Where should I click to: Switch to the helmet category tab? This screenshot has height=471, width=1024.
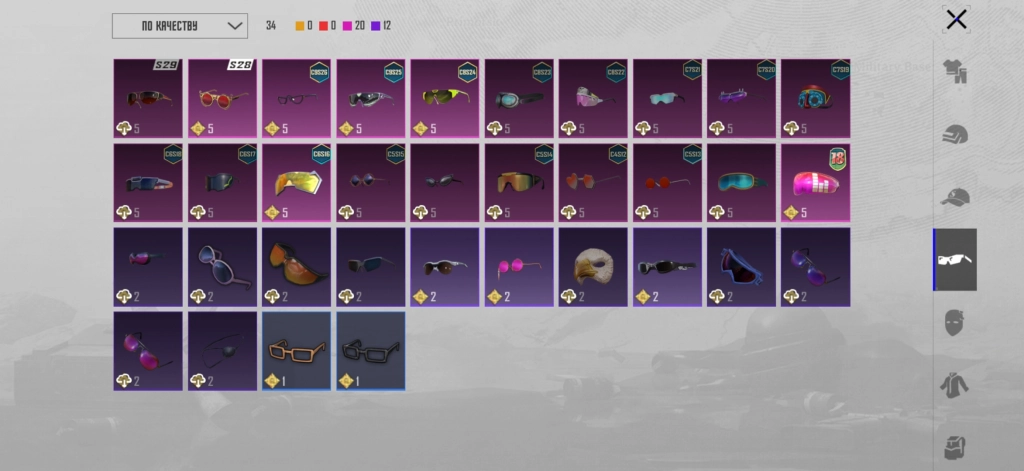[x=956, y=134]
